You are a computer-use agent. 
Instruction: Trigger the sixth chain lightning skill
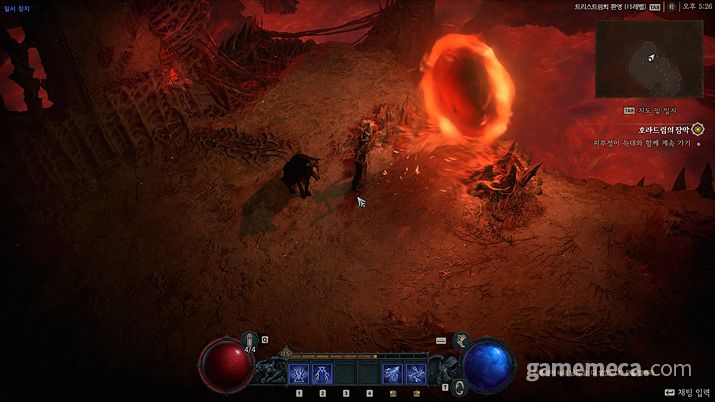point(414,374)
